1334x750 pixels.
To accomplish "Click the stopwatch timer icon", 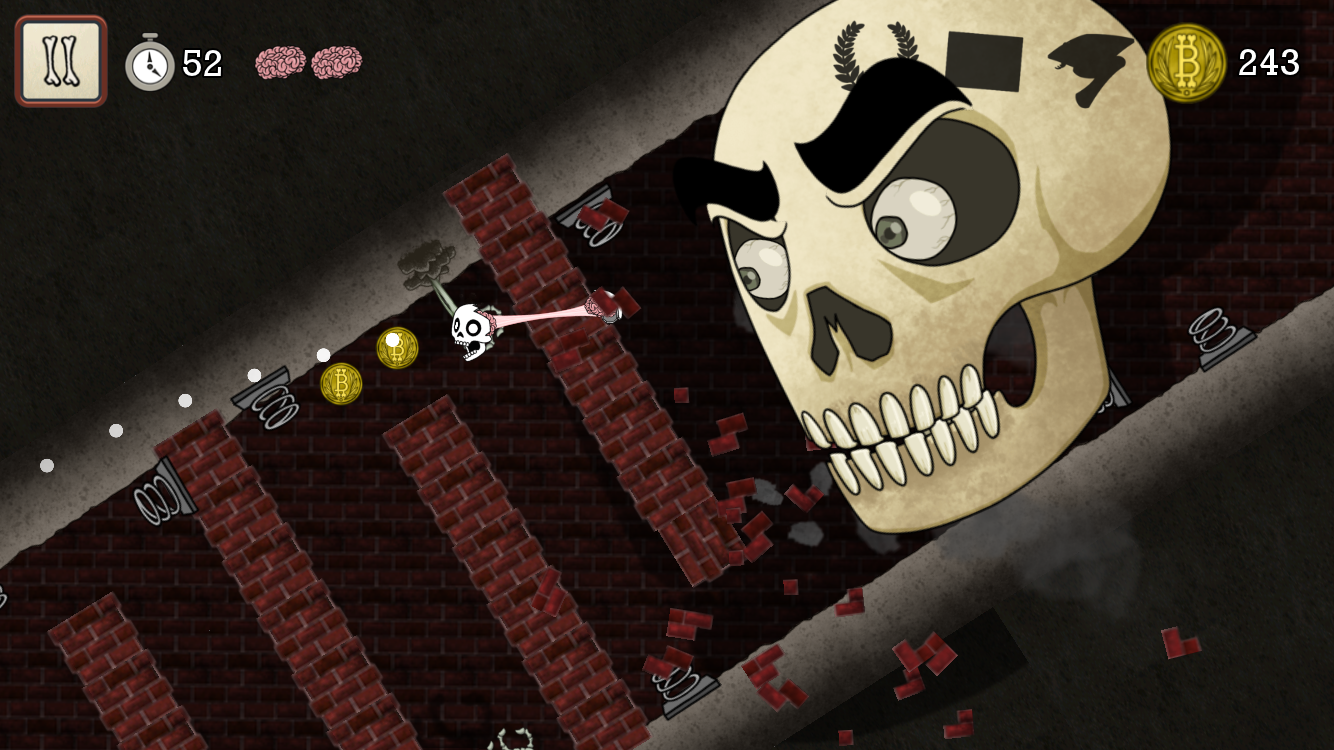I will pos(148,63).
